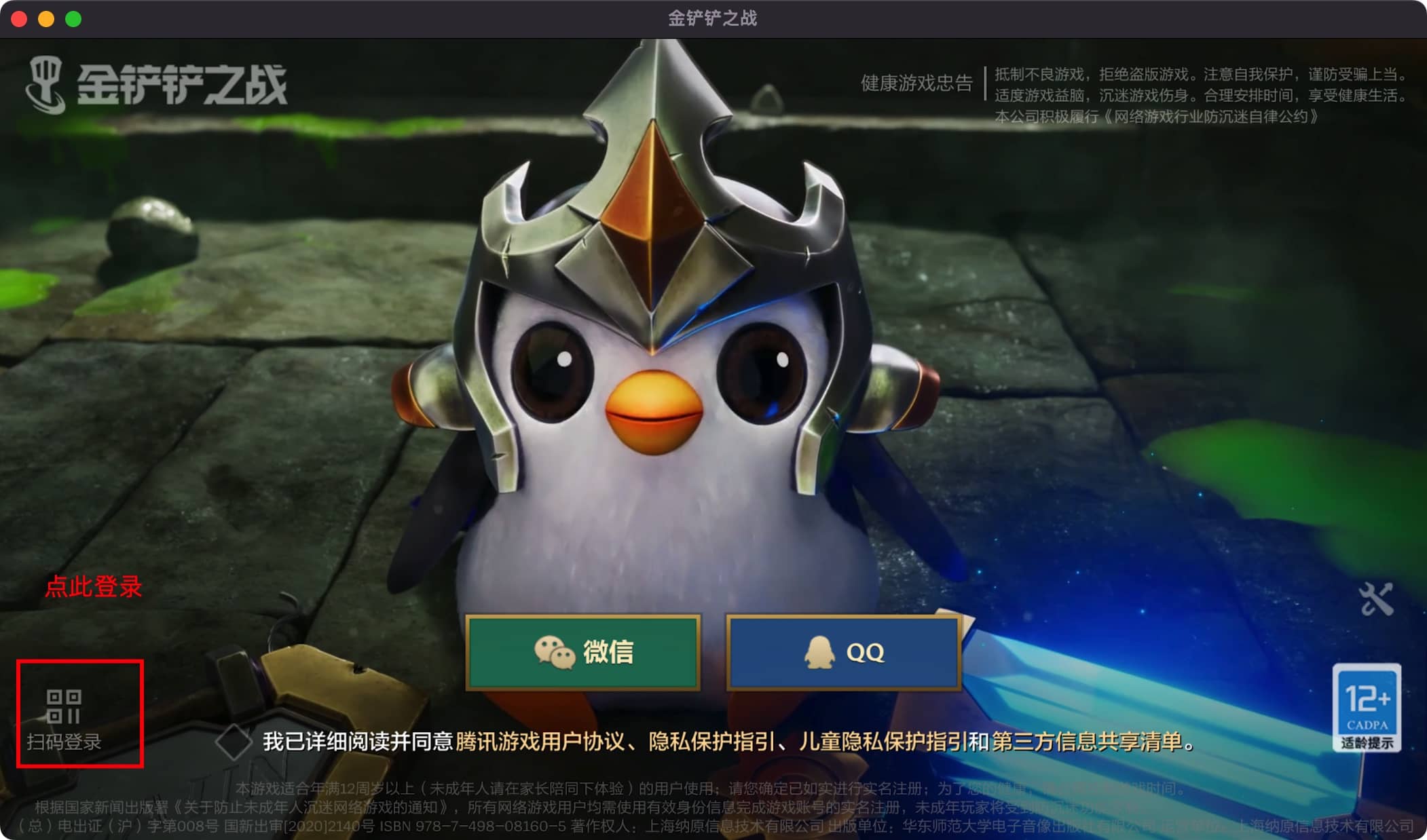Open the QR code scan login (扫码登录)

(64, 716)
